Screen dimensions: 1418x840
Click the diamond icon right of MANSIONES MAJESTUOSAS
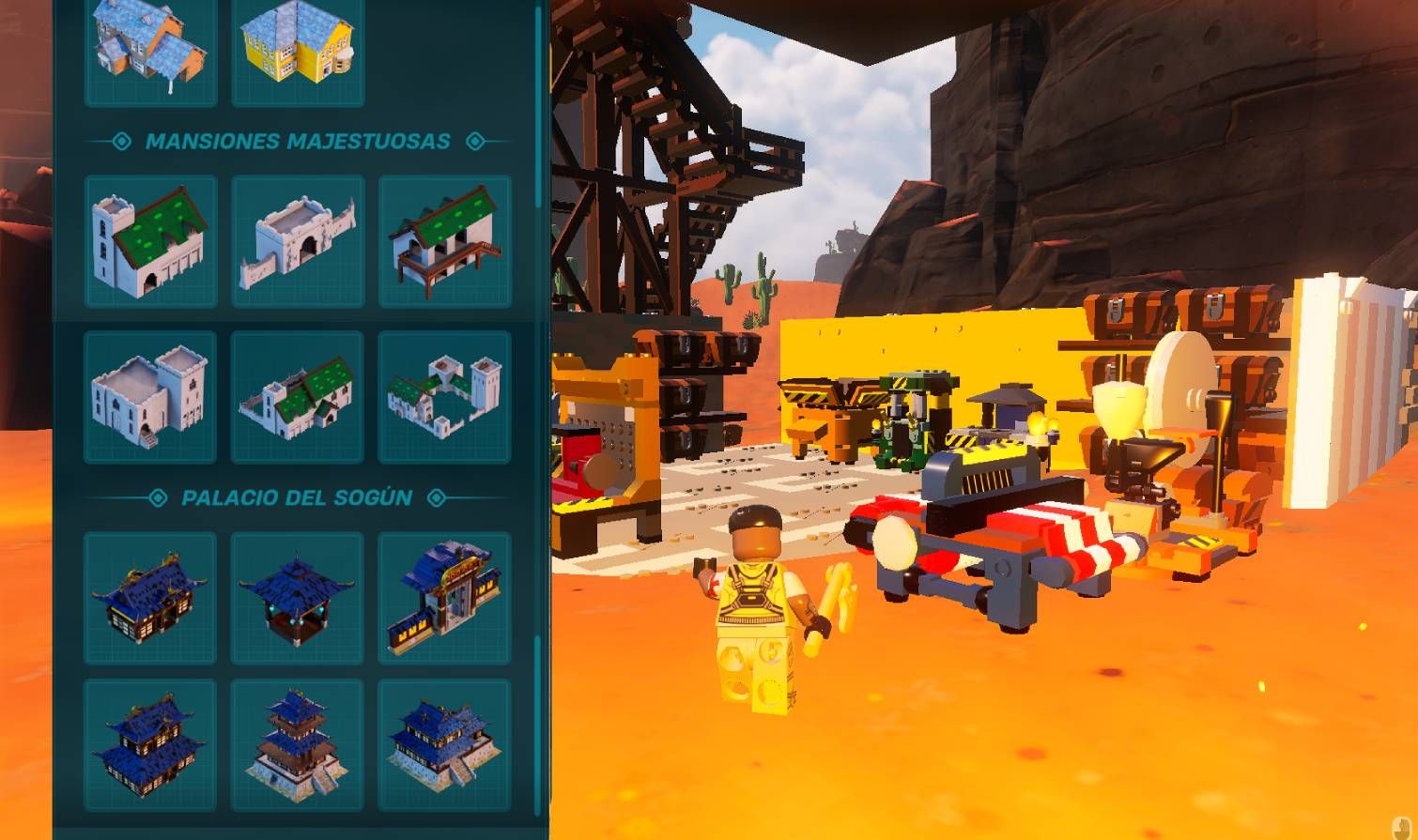(x=475, y=141)
